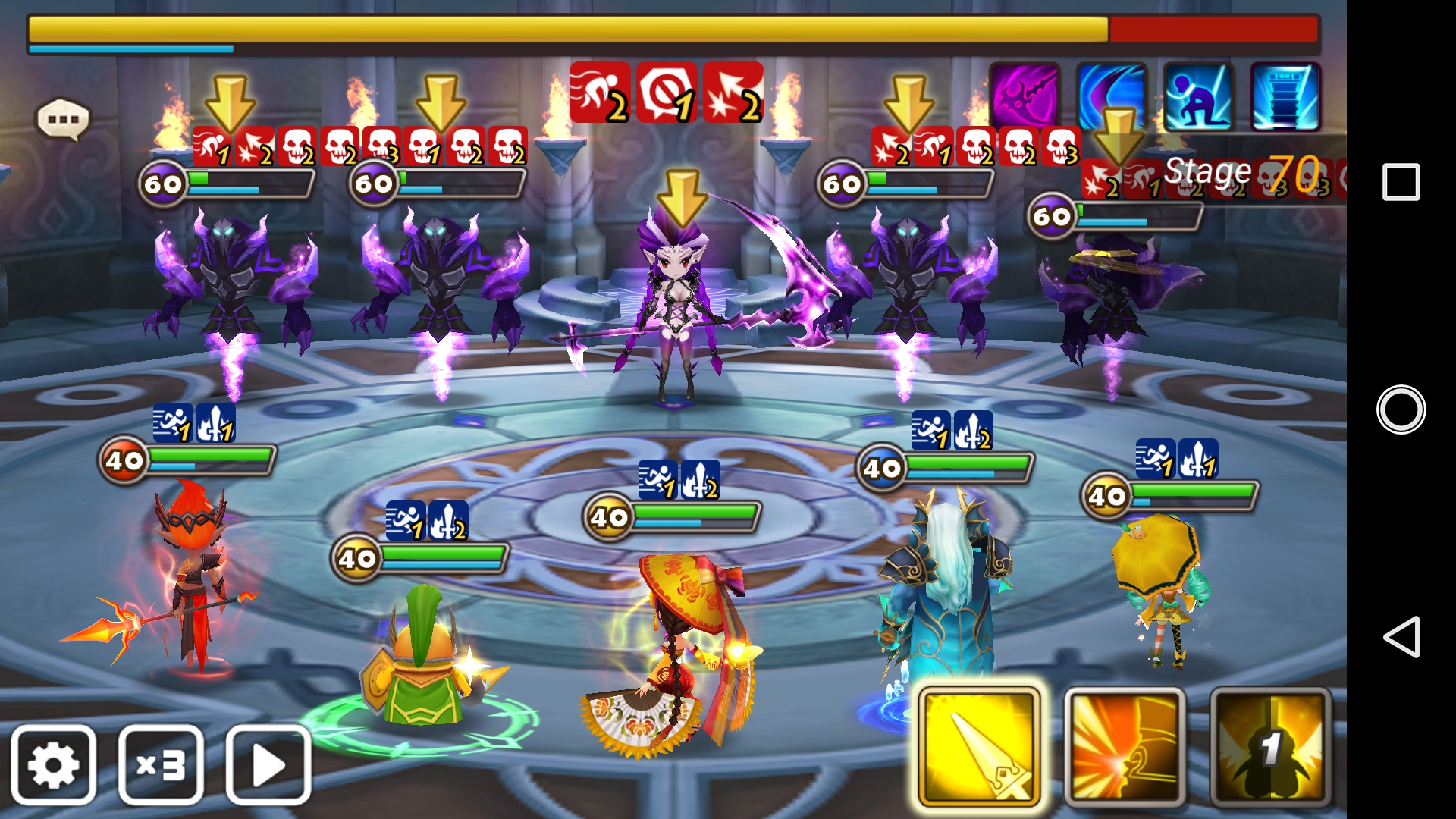The height and width of the screenshot is (819, 1456).
Task: Toggle the x3 battle speed button
Action: coord(161,765)
